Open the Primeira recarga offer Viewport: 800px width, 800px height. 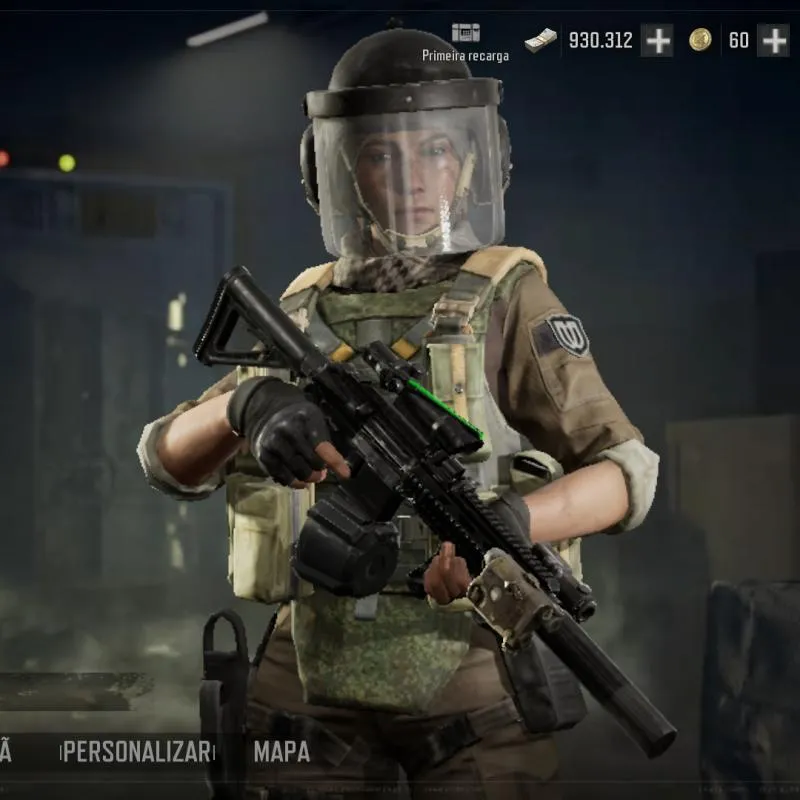(465, 42)
